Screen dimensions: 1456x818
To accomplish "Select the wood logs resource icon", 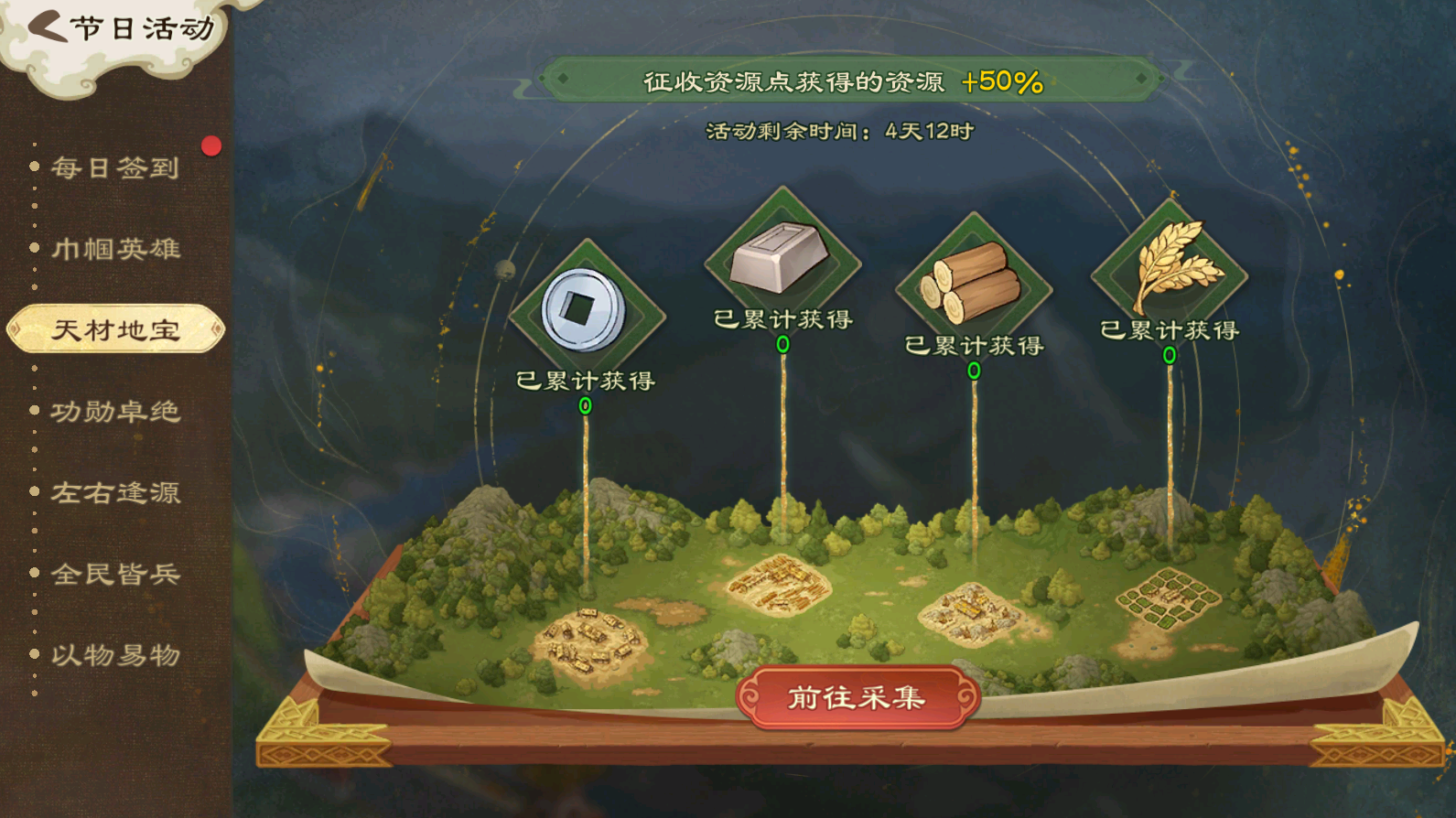I will [973, 283].
